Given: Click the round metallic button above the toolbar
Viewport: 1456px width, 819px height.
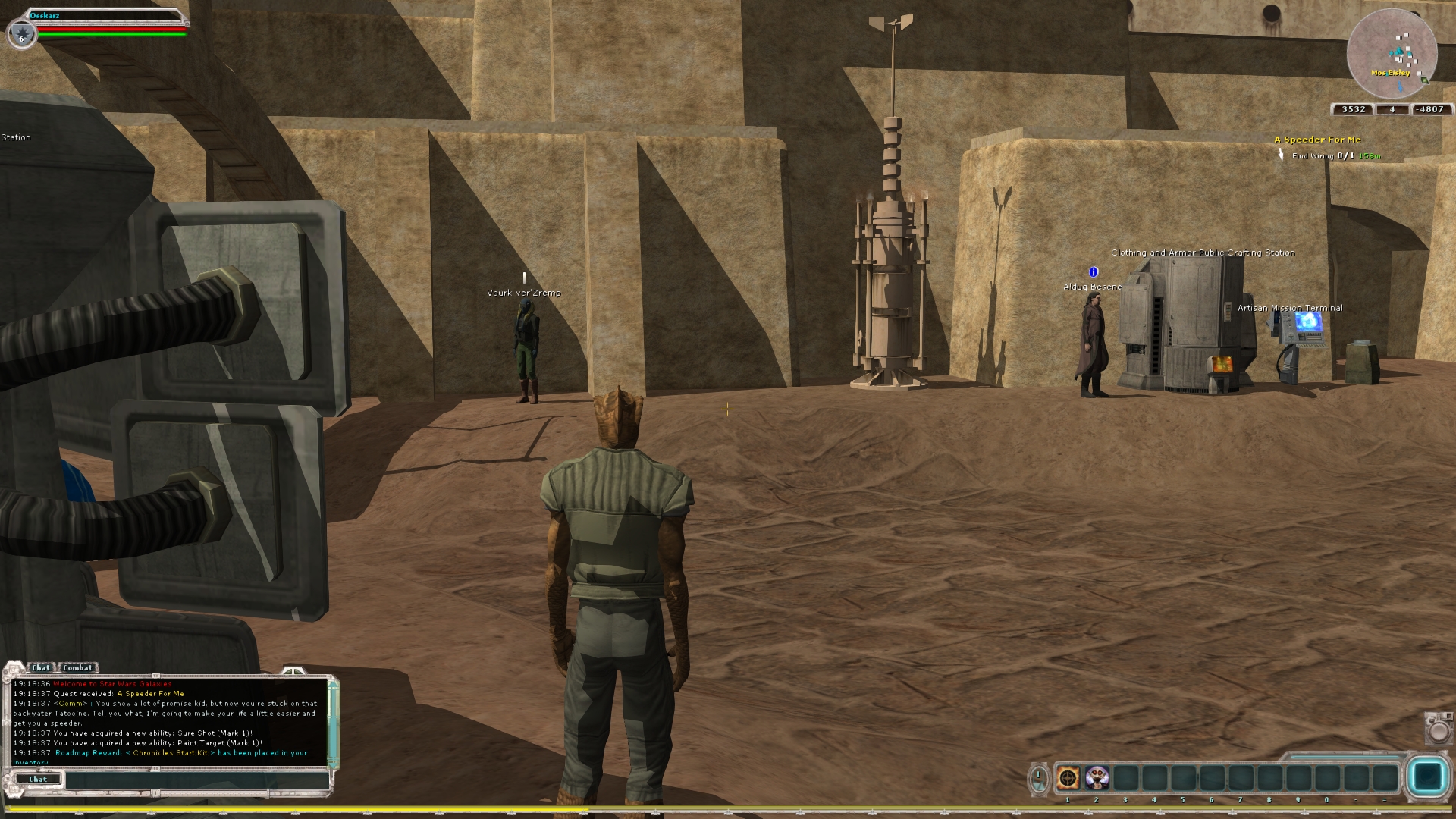Looking at the screenshot, I should 1439,729.
